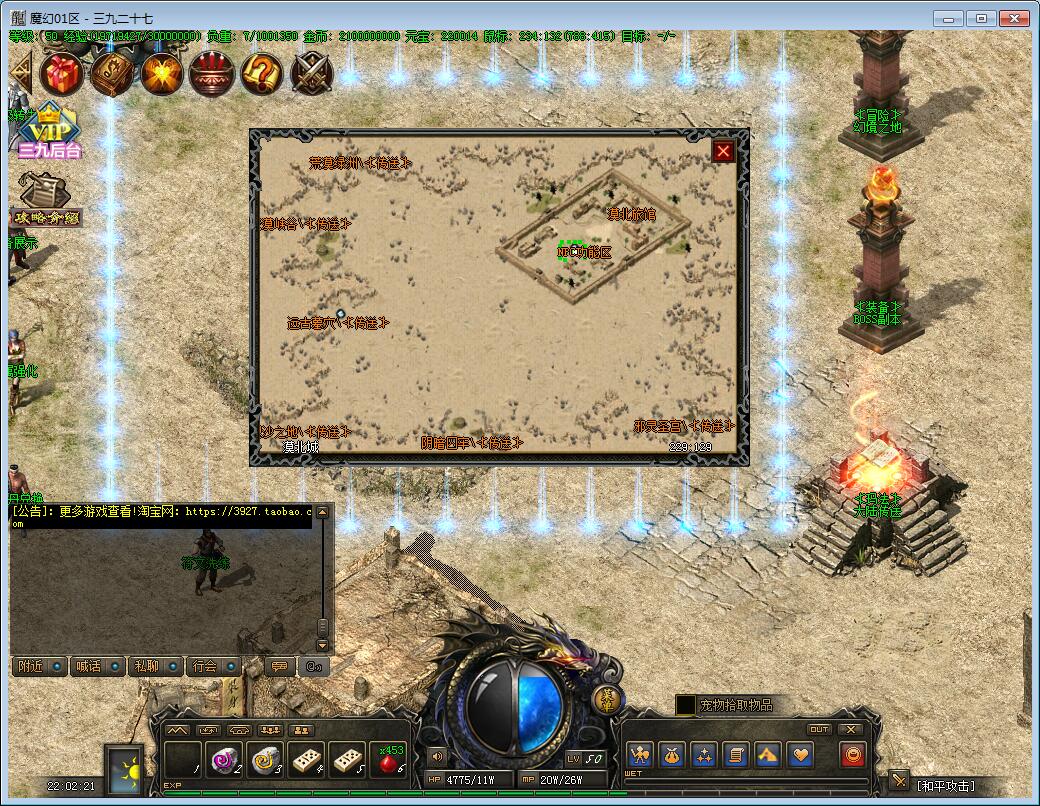This screenshot has height=806, width=1040.
Task: Select the 阴暗囚牢 teleport label
Action: (471, 442)
